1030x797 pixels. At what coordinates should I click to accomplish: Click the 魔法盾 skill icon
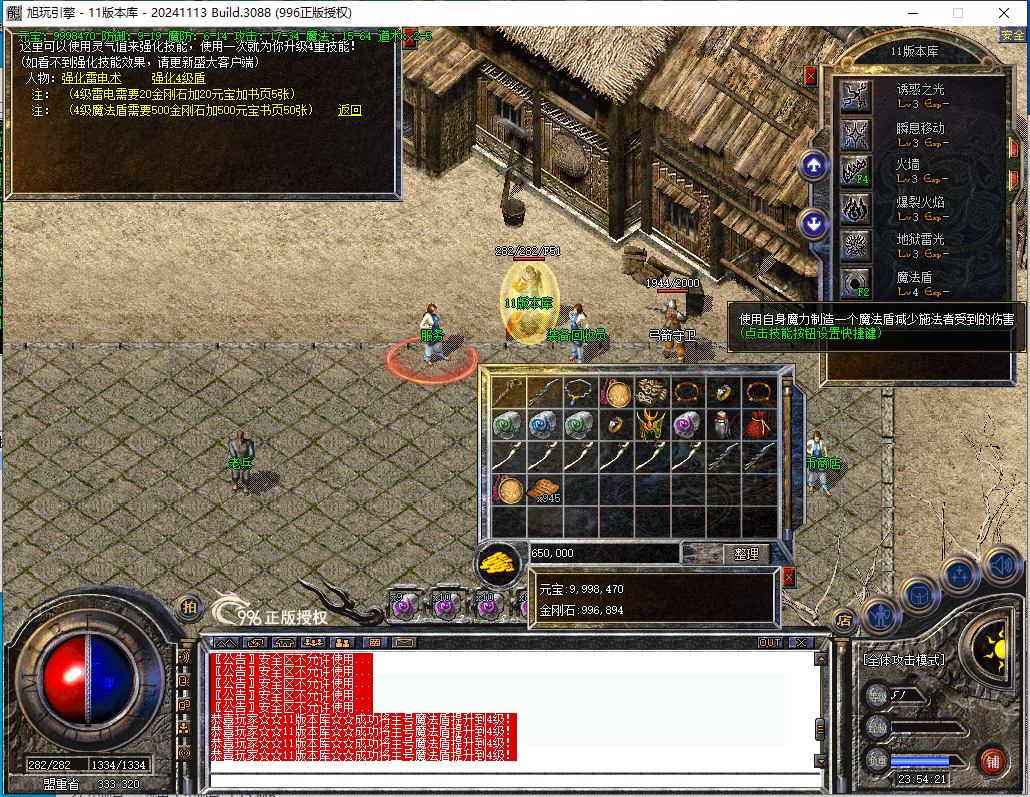point(856,282)
